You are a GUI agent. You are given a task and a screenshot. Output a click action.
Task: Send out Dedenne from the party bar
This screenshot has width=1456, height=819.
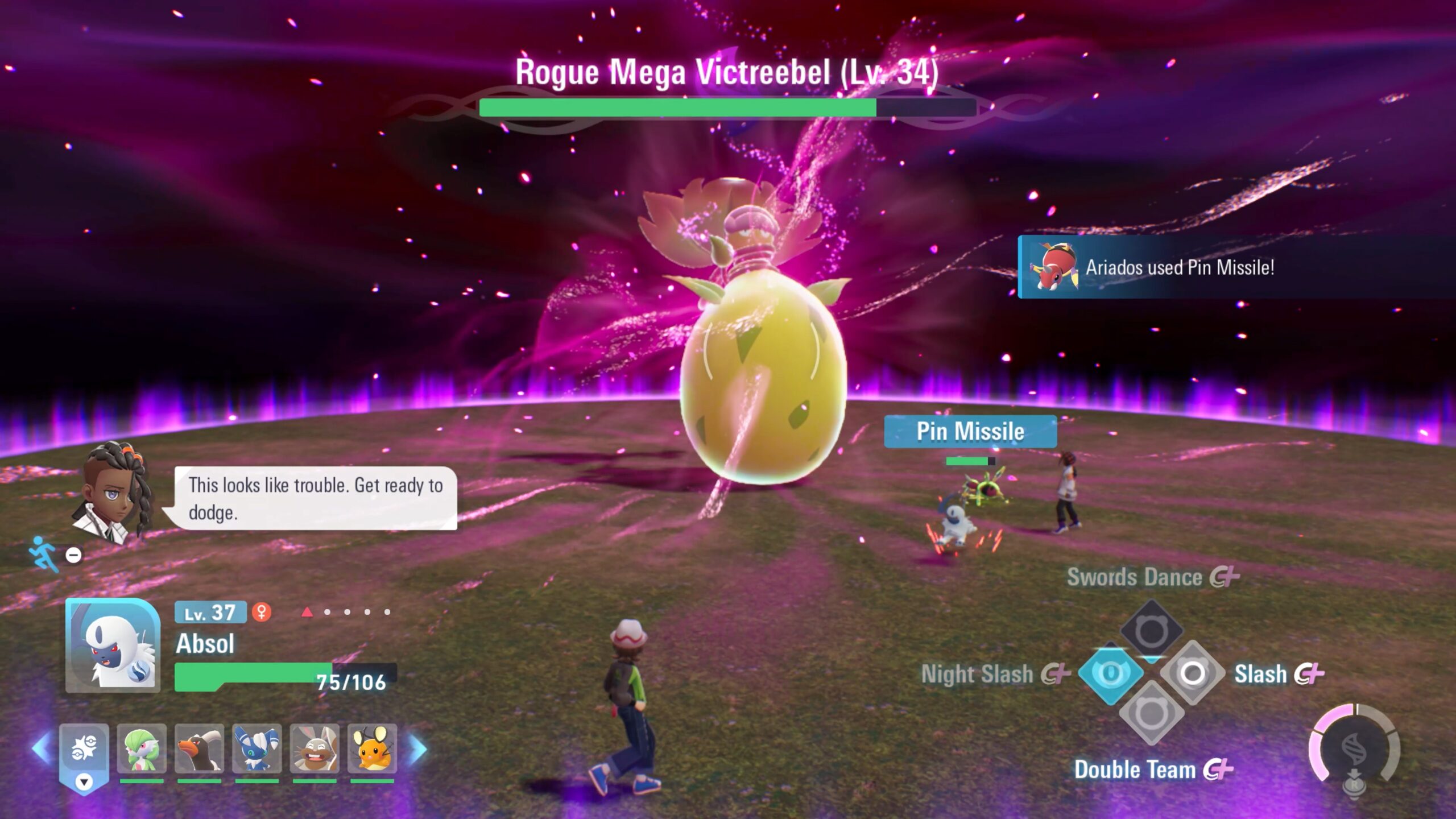tap(372, 748)
